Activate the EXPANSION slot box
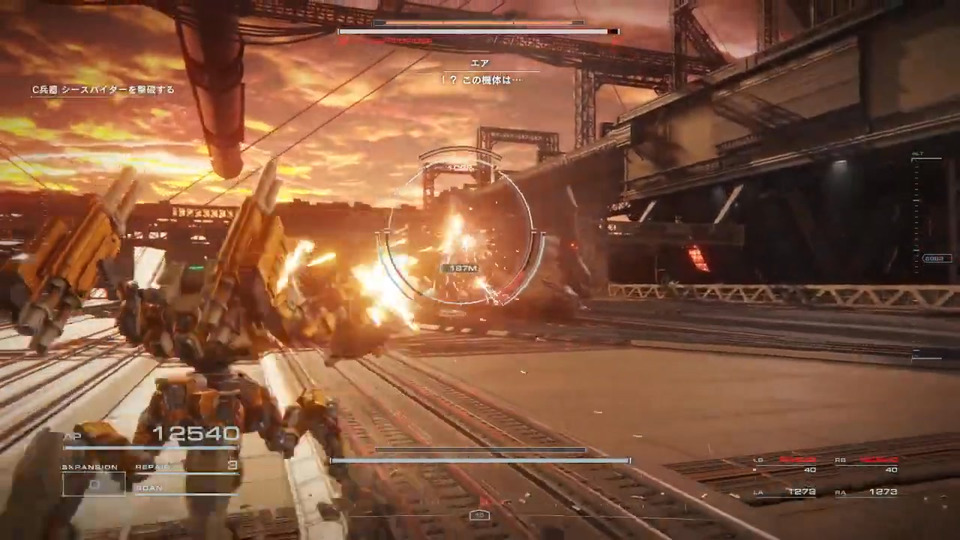 (x=93, y=484)
